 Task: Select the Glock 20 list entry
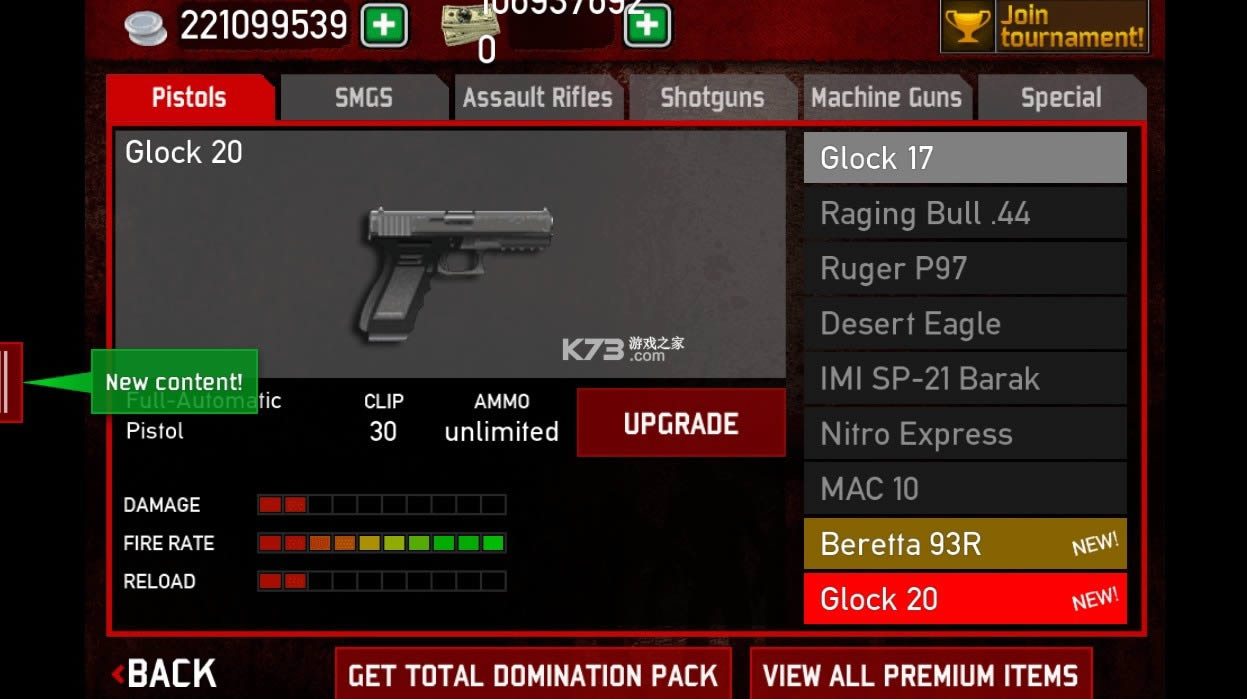point(965,599)
